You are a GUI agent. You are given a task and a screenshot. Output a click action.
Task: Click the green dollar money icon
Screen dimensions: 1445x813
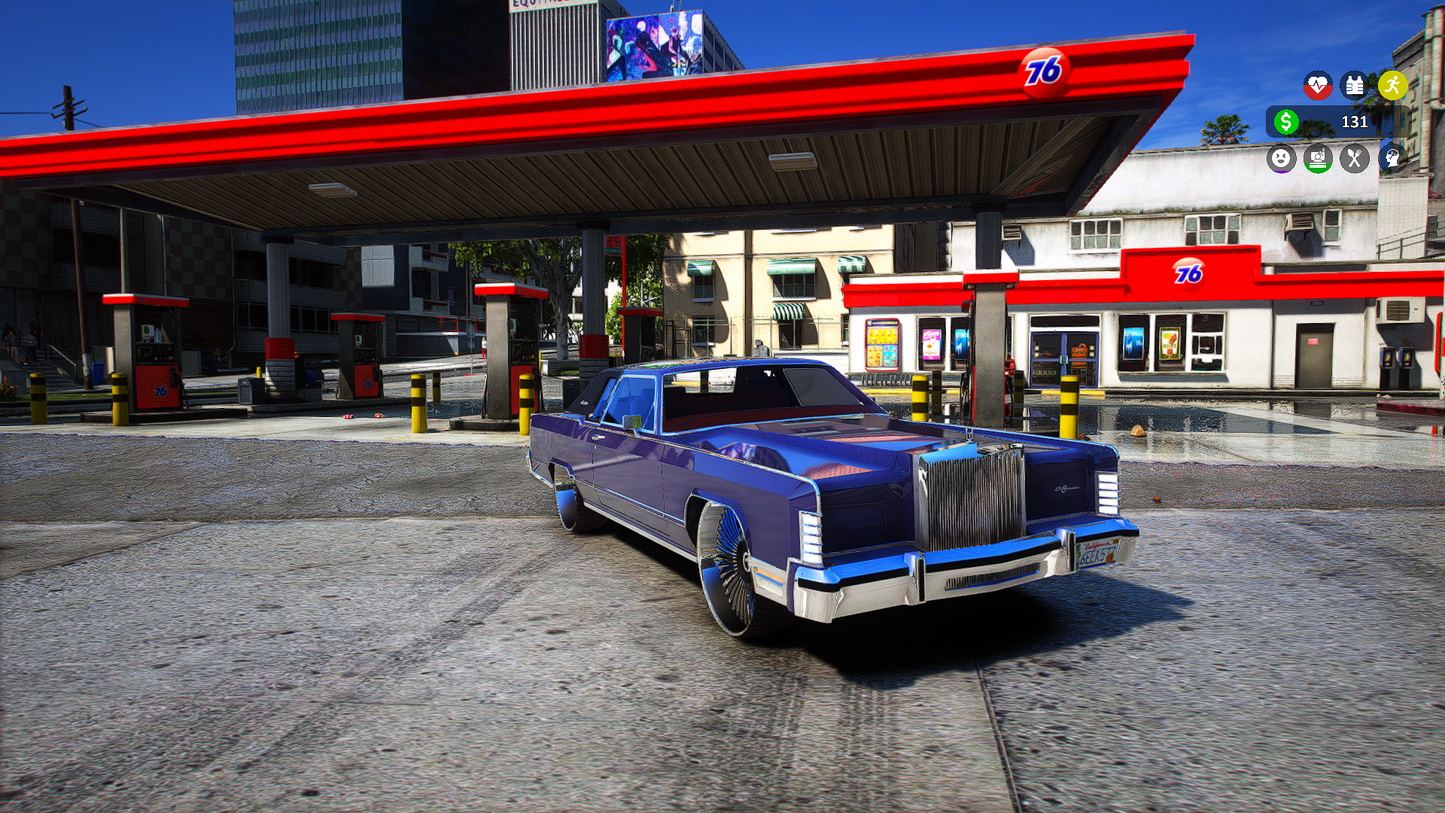click(x=1288, y=122)
